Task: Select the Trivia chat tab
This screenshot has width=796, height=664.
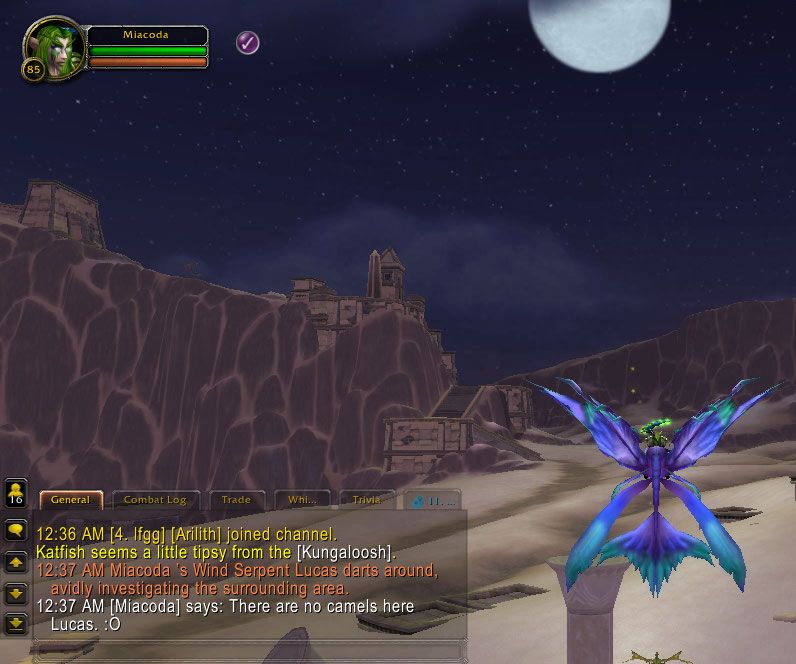Action: click(366, 500)
